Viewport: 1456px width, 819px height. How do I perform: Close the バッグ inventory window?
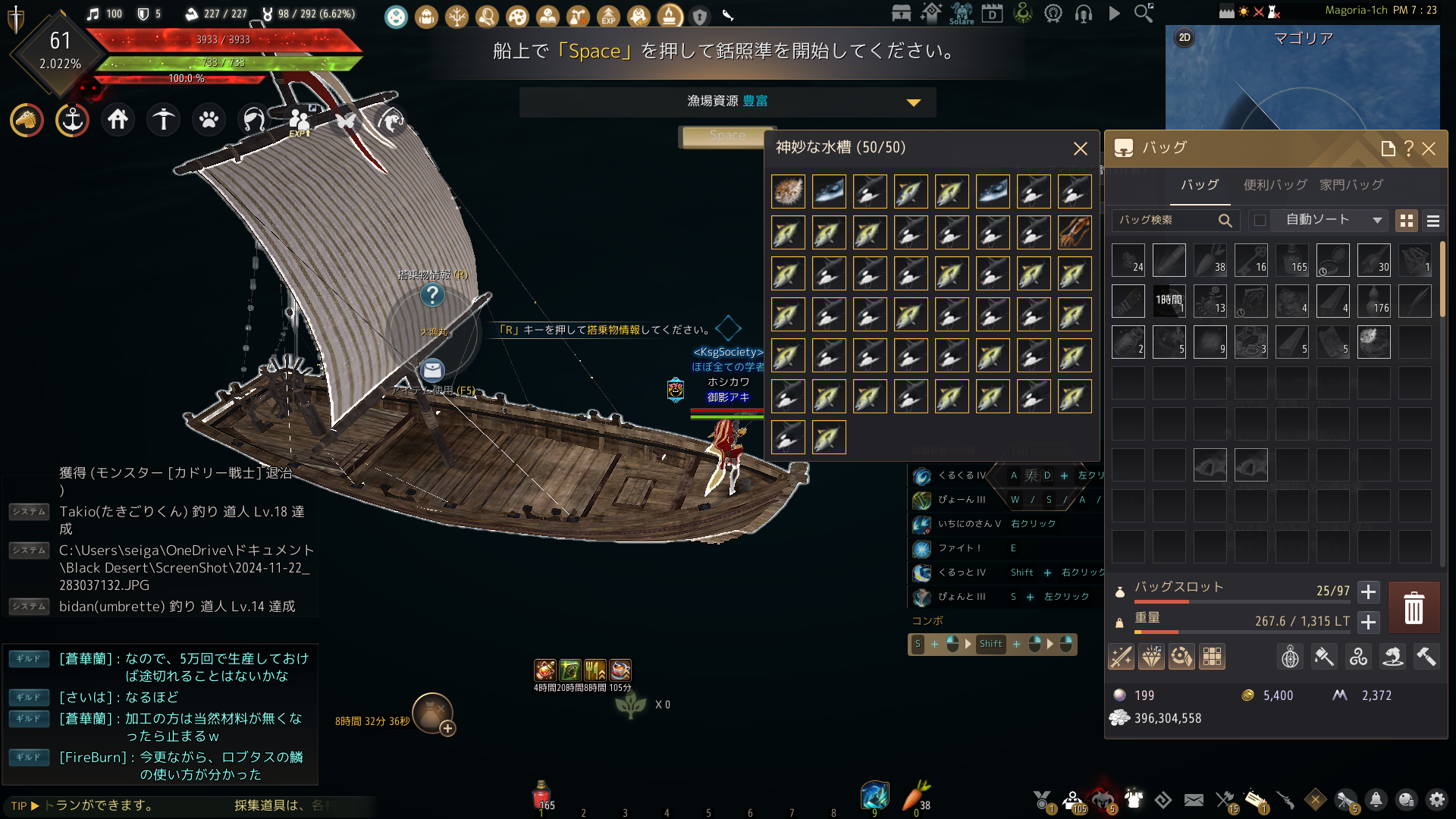[1429, 149]
